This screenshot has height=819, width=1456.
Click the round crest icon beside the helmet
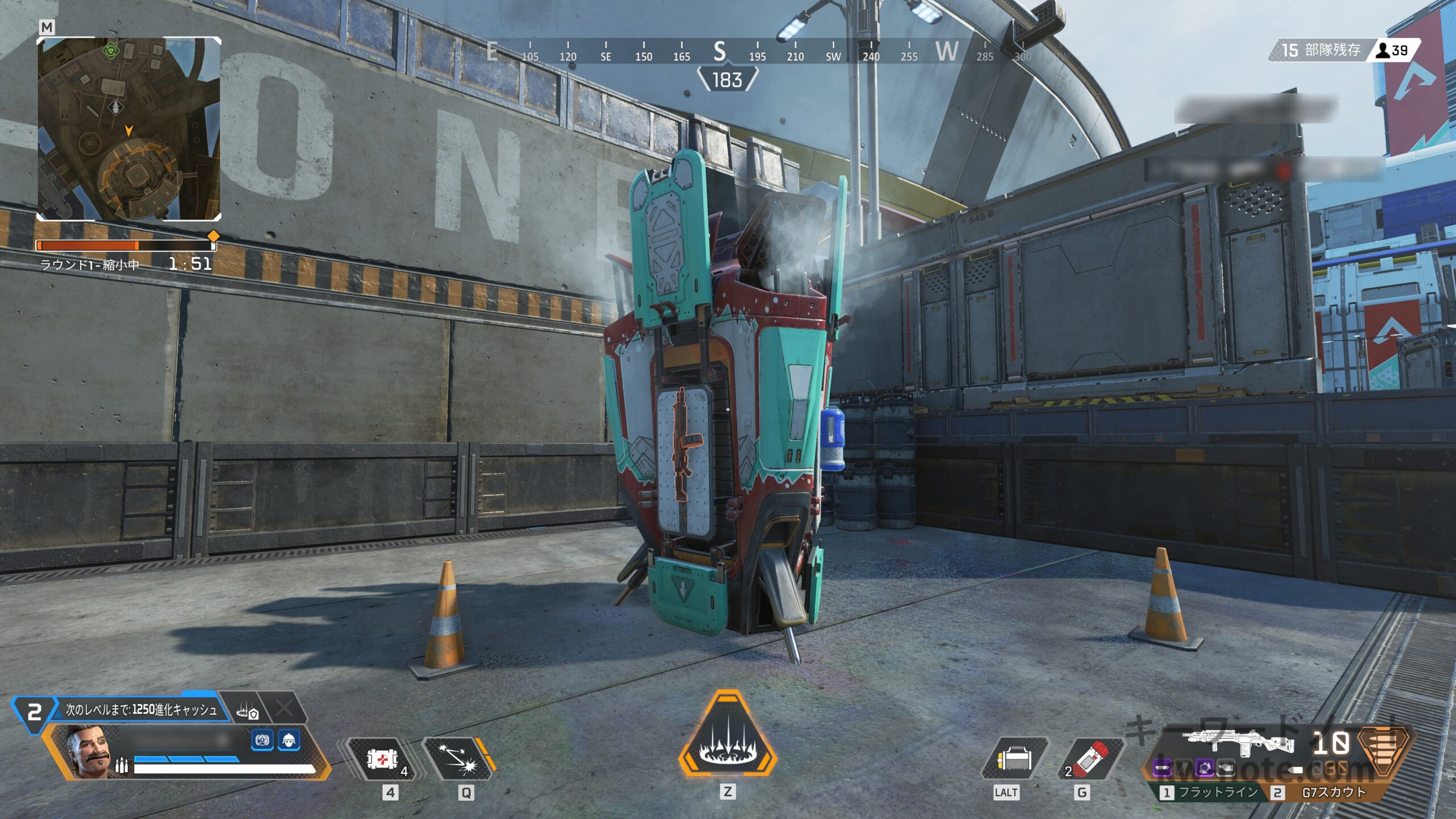tap(262, 741)
